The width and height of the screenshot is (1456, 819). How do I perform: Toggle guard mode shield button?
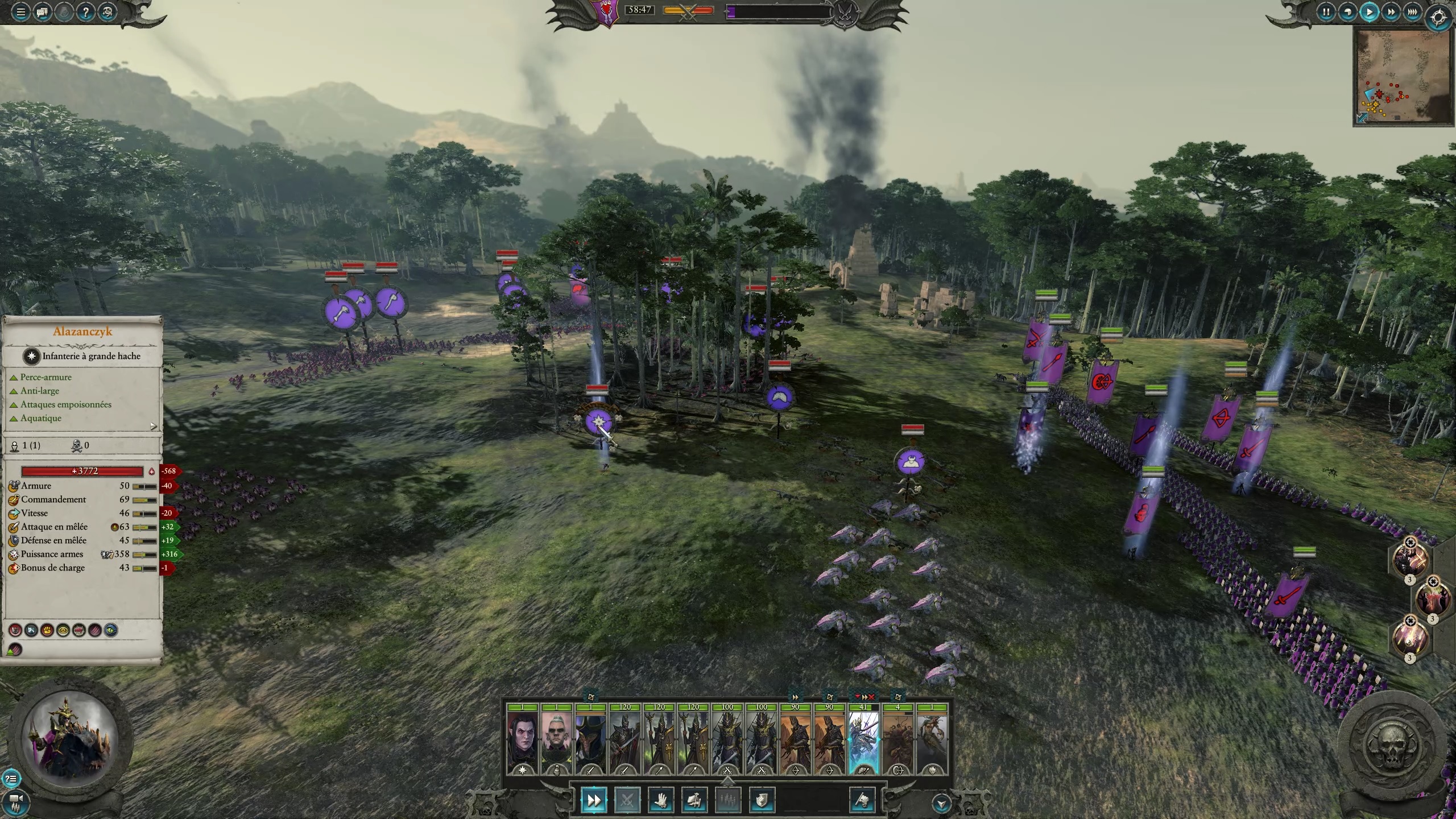762,801
